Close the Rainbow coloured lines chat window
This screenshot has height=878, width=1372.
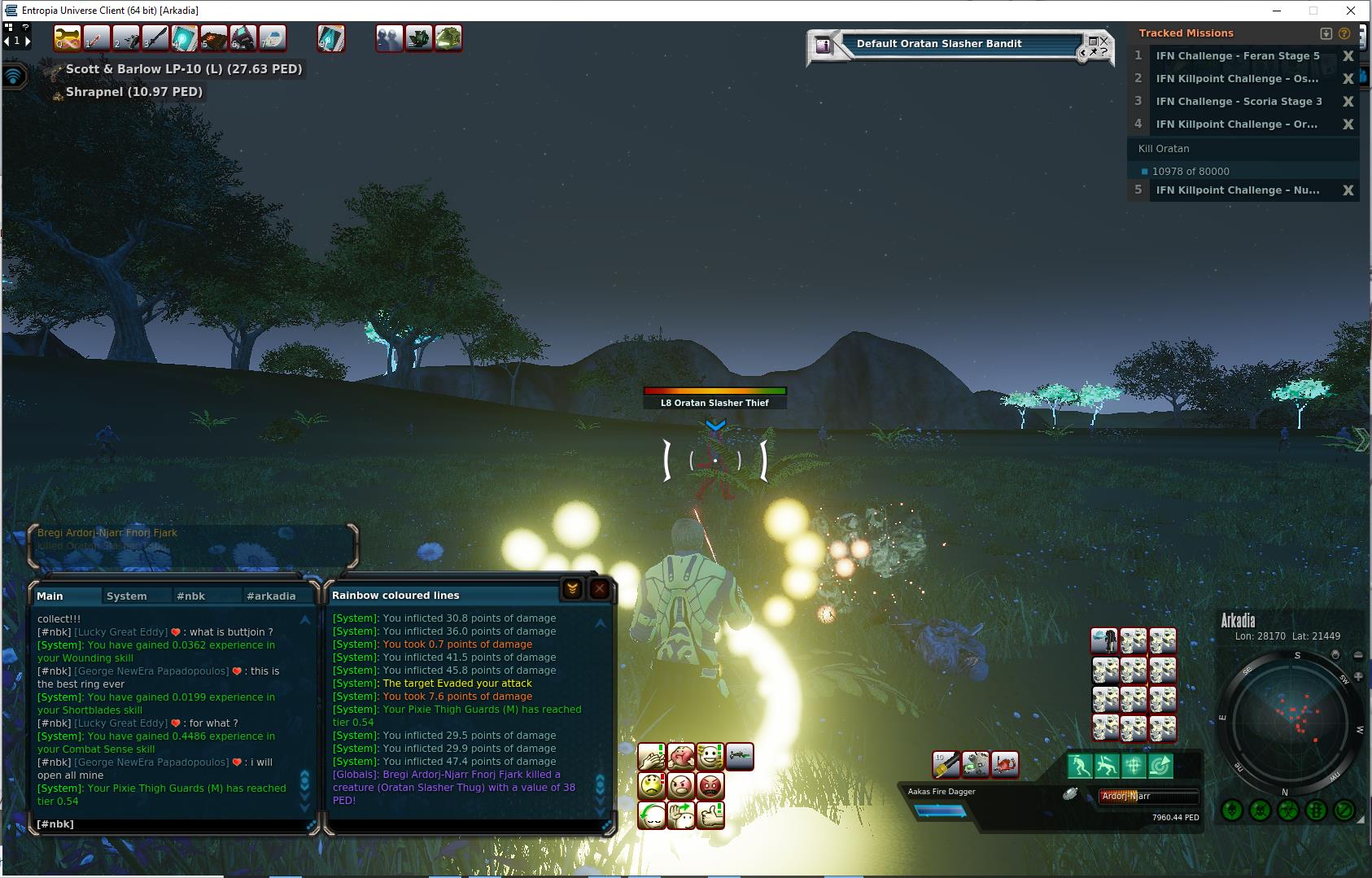600,589
